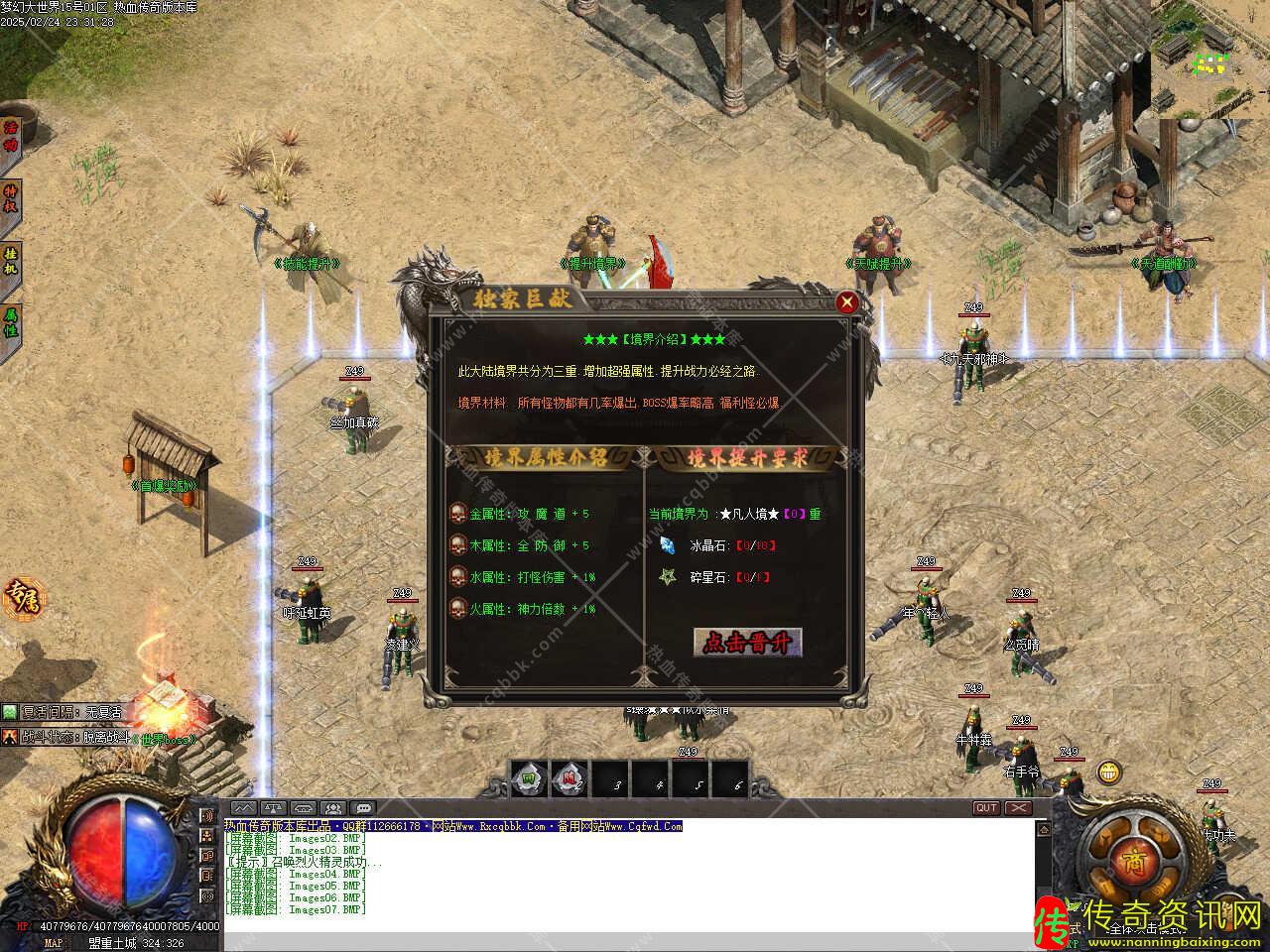Click the zigzag line toolbar button
Image resolution: width=1270 pixels, height=952 pixels.
point(243,808)
